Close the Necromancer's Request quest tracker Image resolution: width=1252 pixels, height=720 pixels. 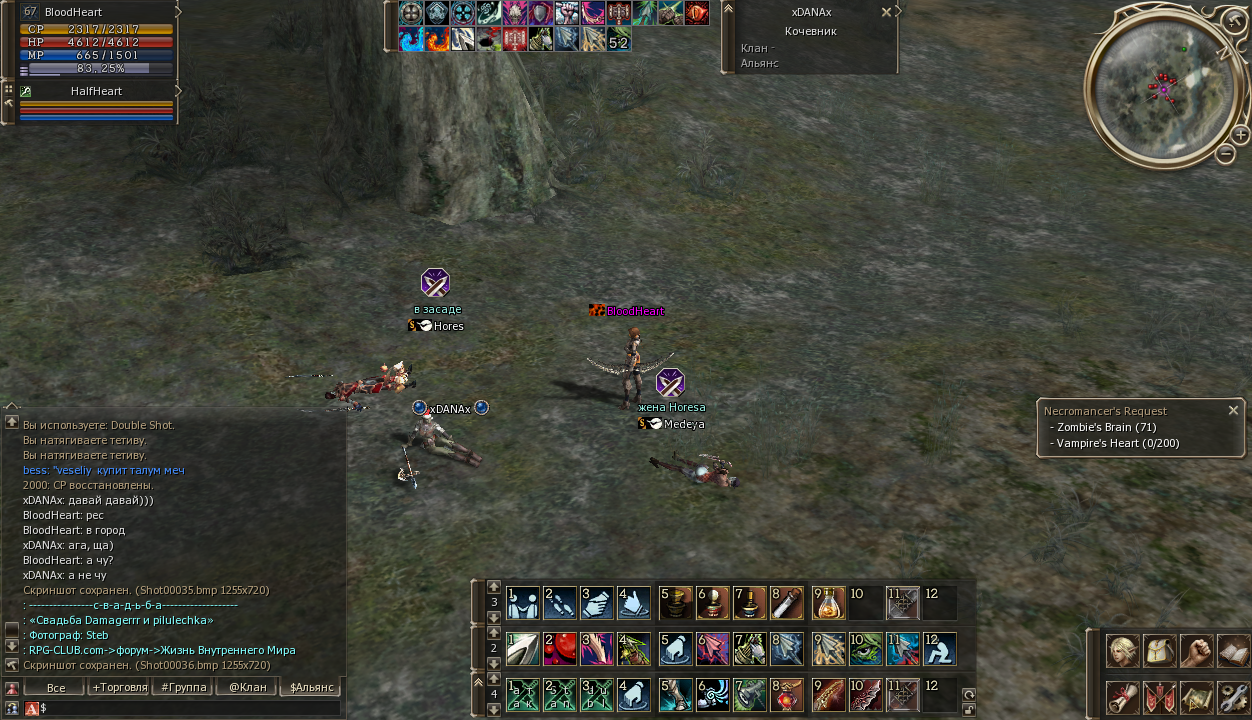(1233, 410)
